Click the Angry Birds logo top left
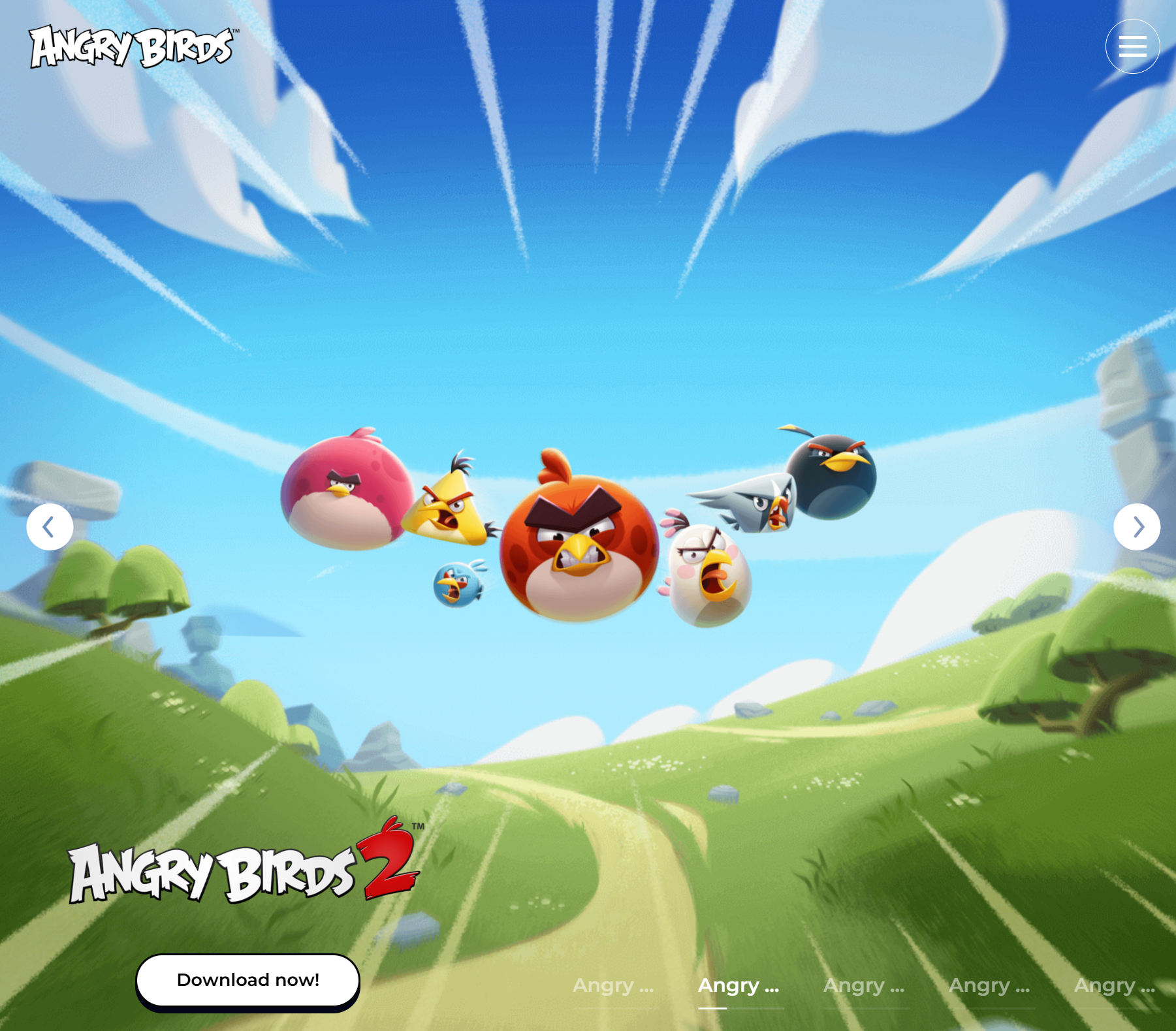The image size is (1176, 1031). point(131,47)
